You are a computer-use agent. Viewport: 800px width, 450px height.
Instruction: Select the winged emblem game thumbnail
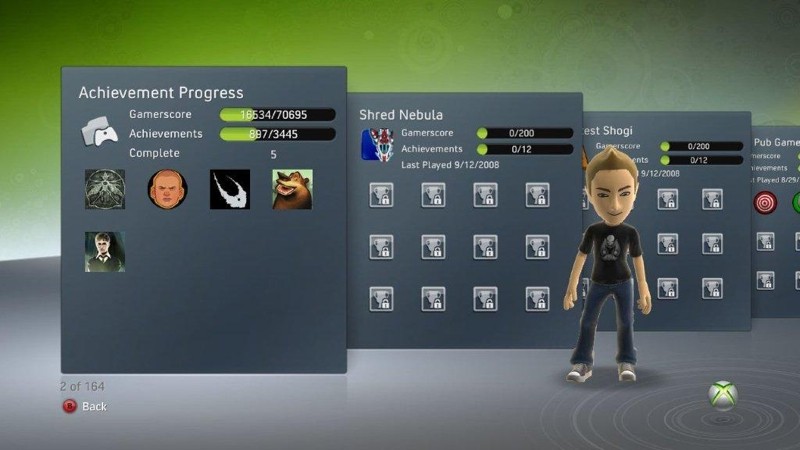pos(105,189)
